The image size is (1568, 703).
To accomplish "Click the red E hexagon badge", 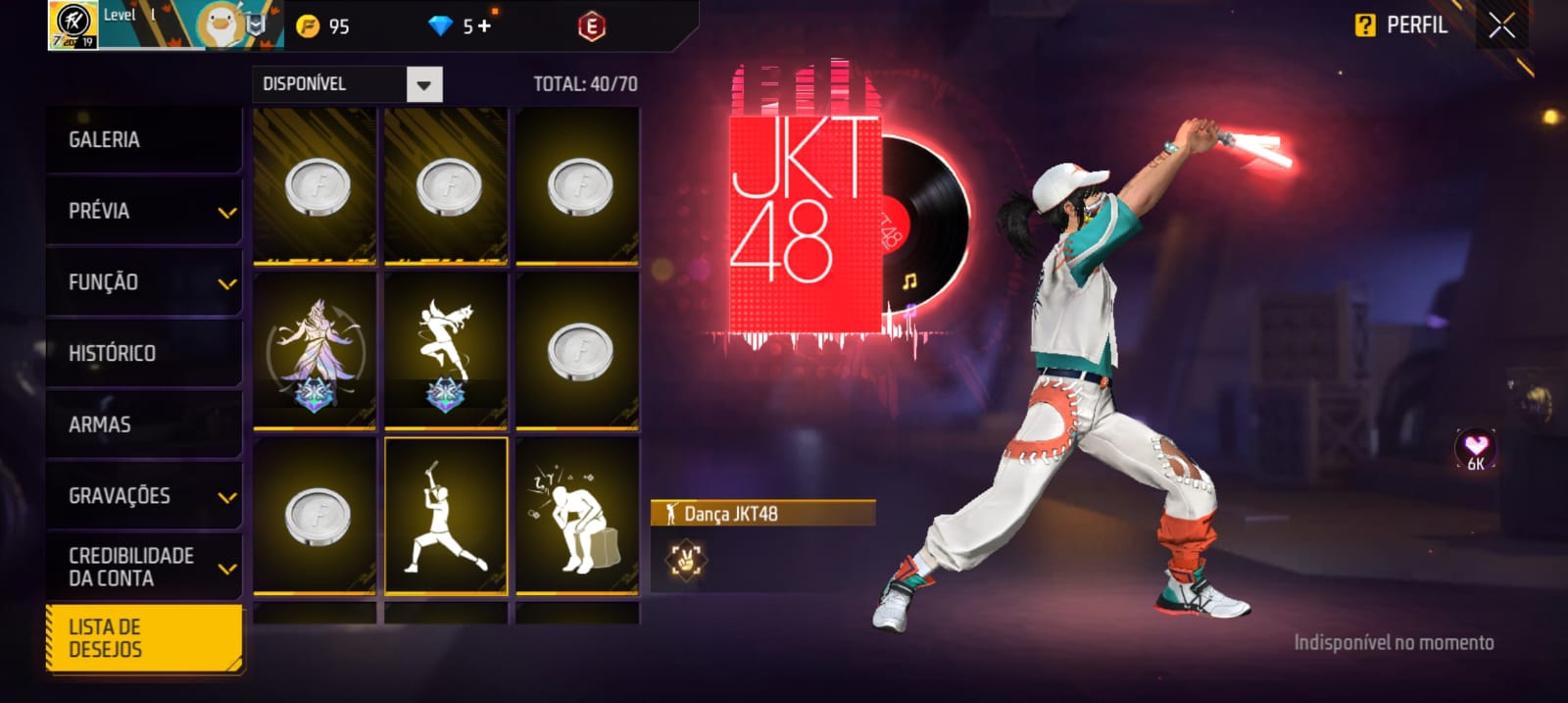I will coord(591,26).
